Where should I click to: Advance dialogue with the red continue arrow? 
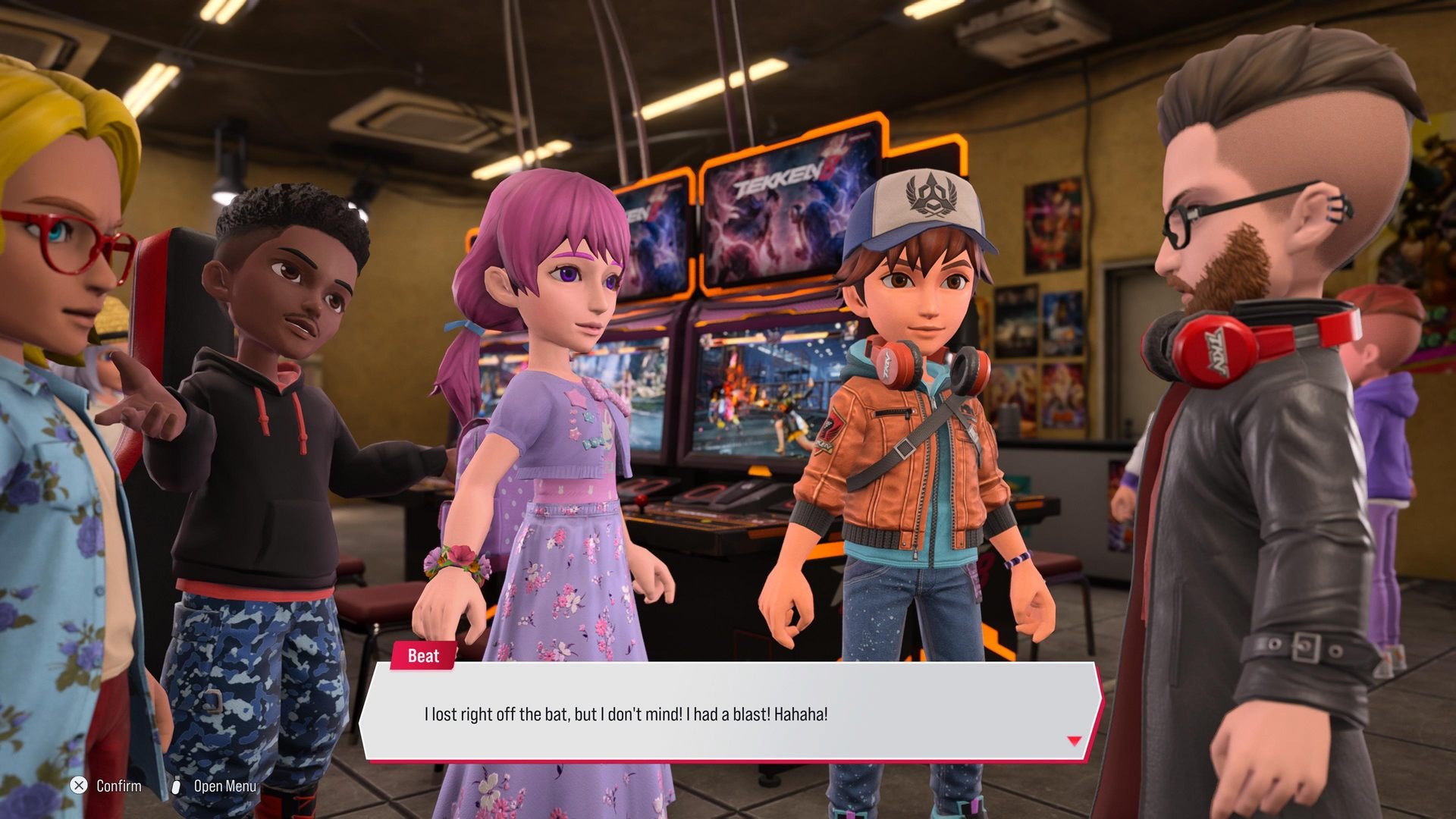[x=1074, y=741]
